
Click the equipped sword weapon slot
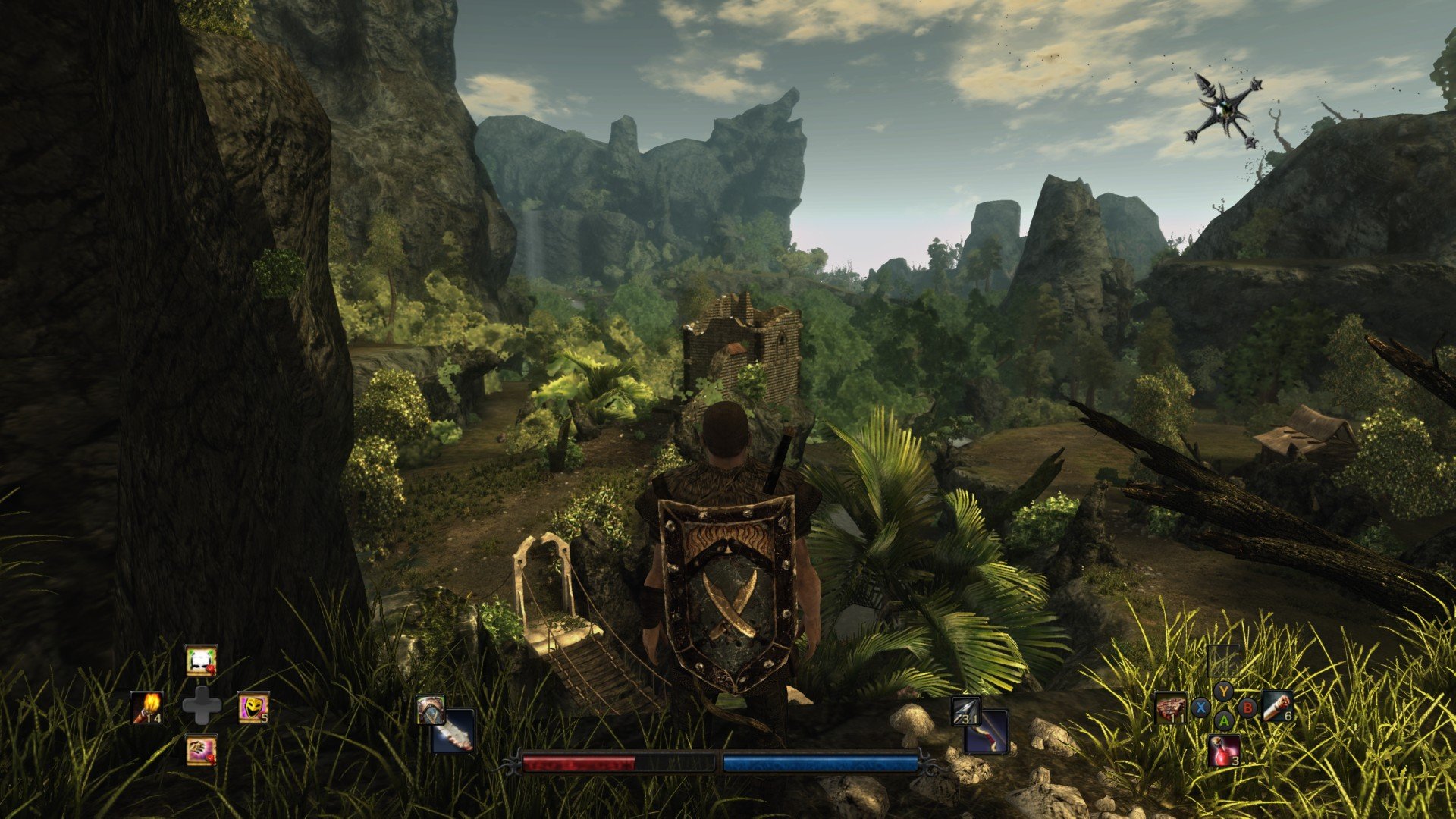(453, 731)
